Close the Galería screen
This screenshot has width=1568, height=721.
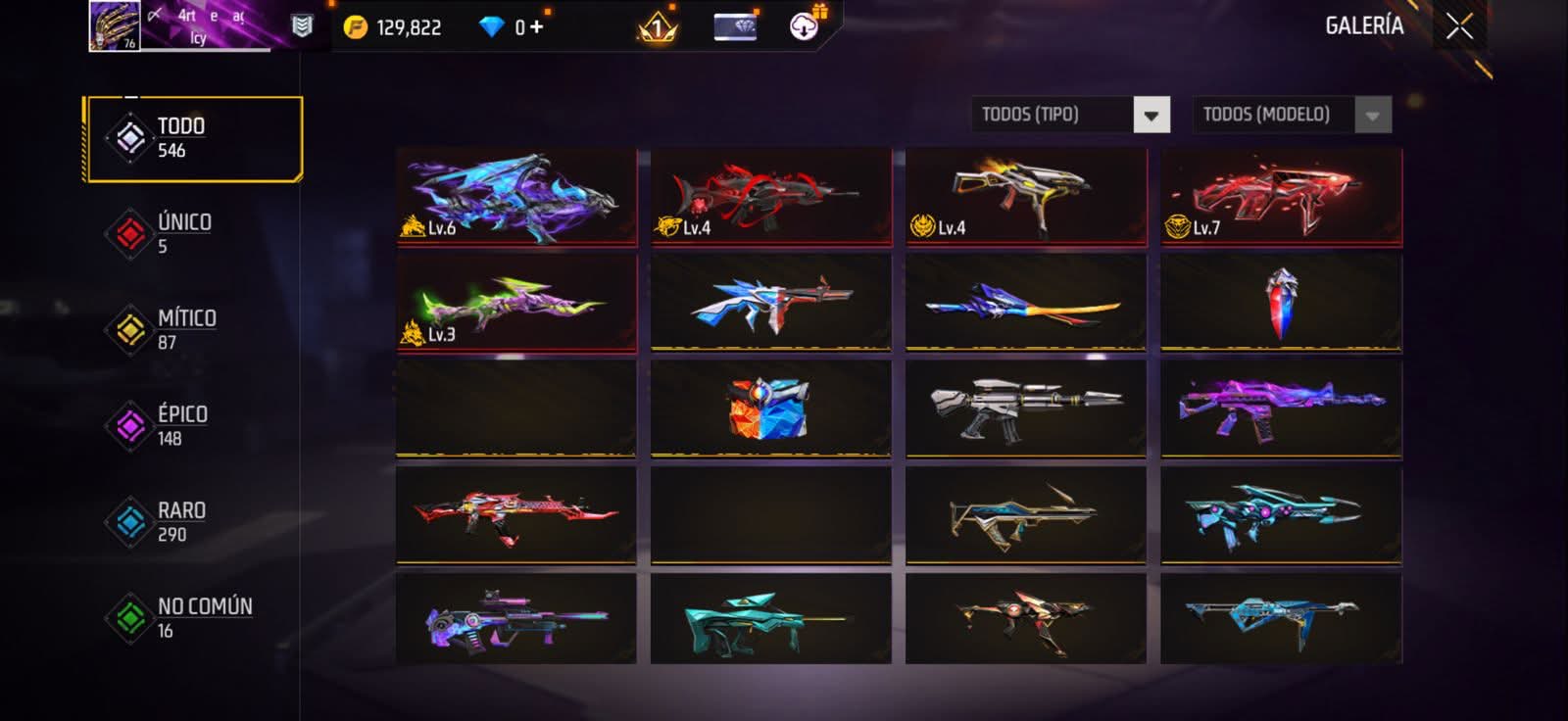click(1459, 26)
